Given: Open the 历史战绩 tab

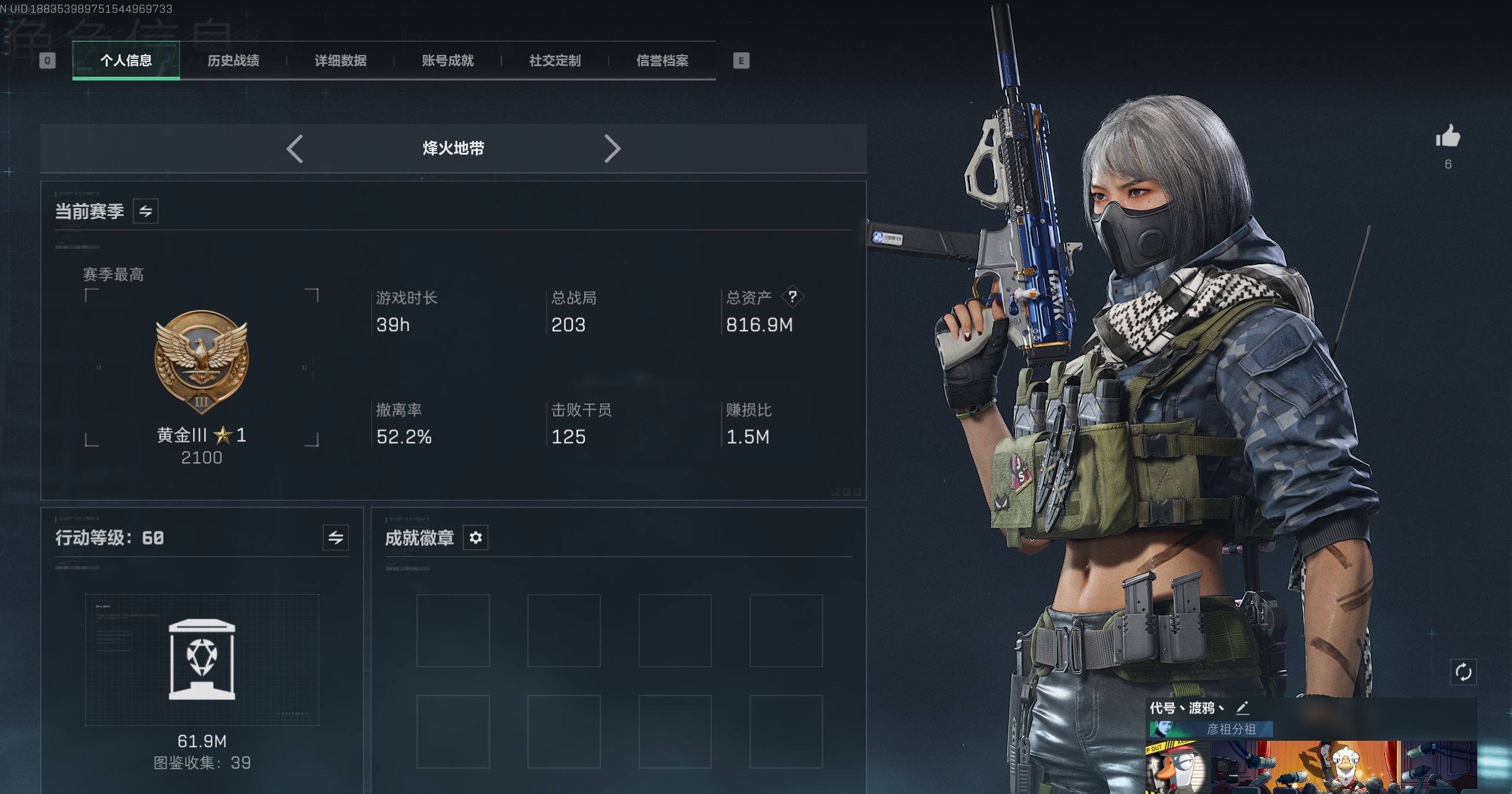Looking at the screenshot, I should pyautogui.click(x=233, y=61).
